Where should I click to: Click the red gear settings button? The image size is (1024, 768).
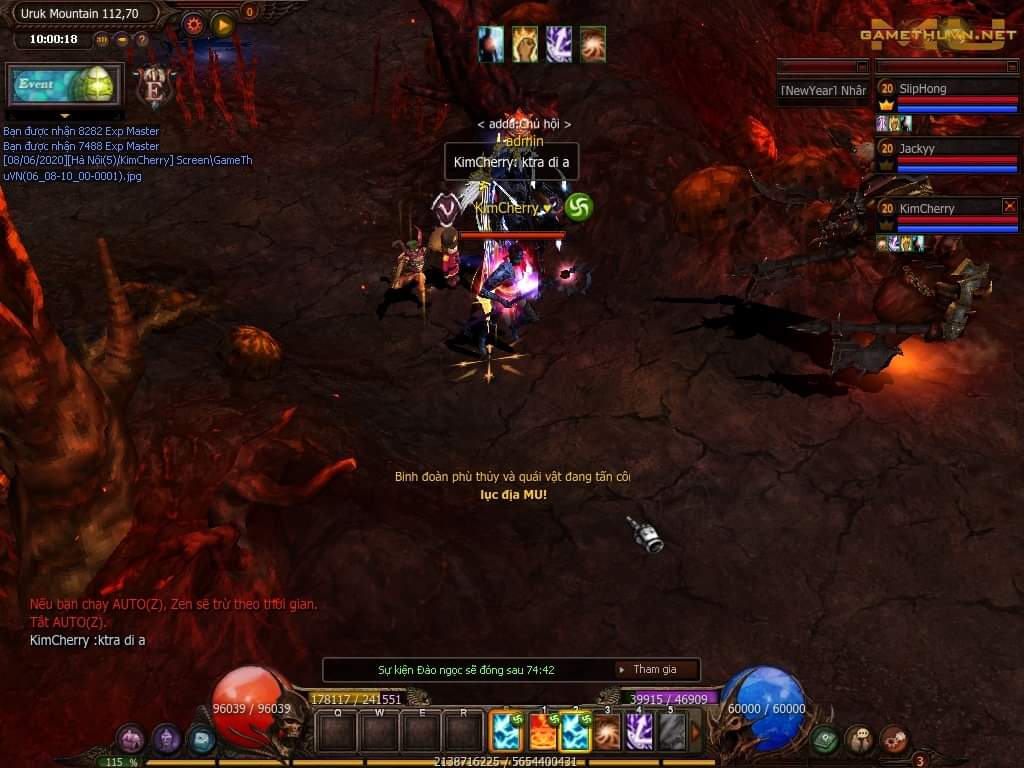point(193,25)
